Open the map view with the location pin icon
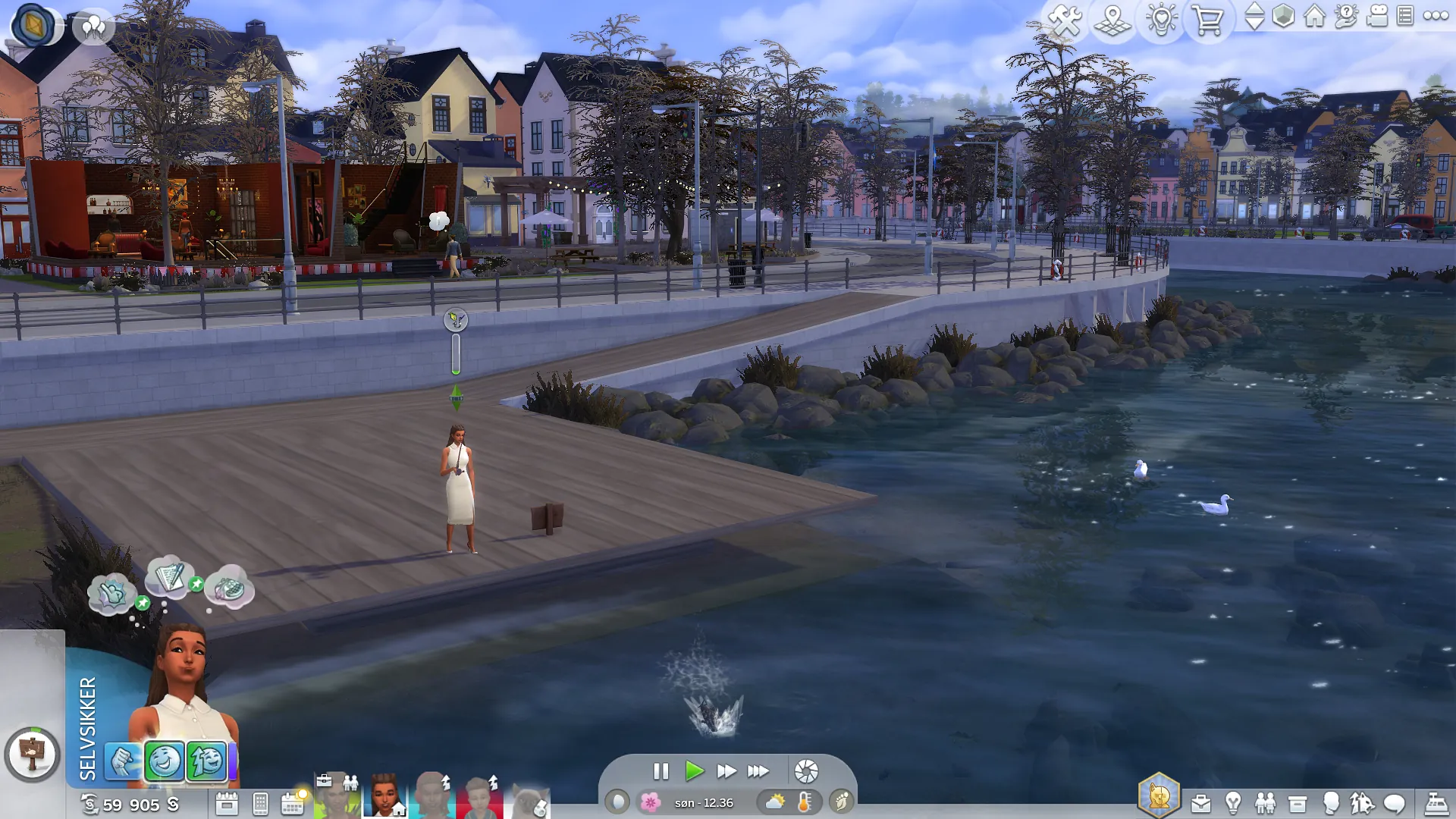Image resolution: width=1456 pixels, height=819 pixels. [1112, 20]
